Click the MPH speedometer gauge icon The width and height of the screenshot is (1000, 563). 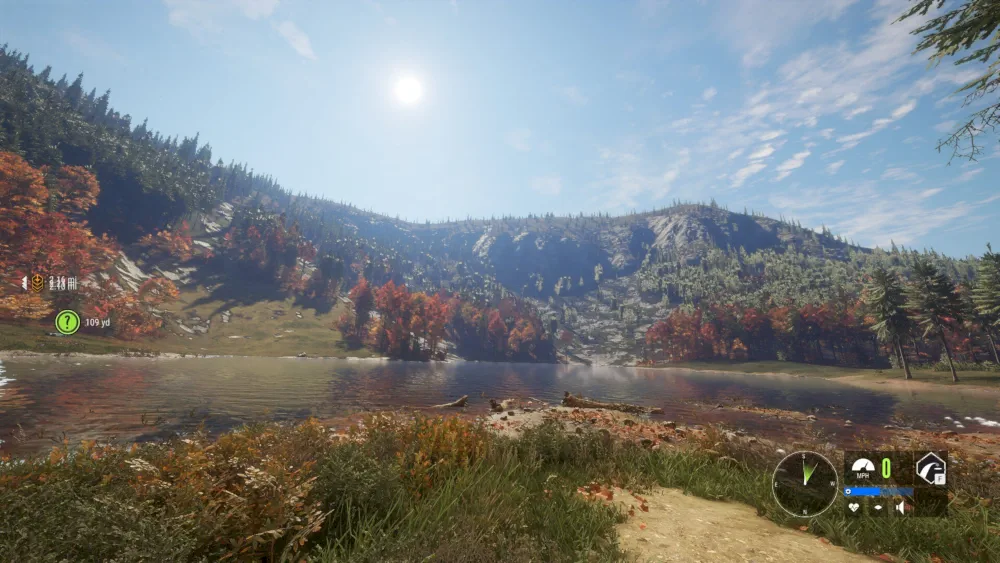862,467
